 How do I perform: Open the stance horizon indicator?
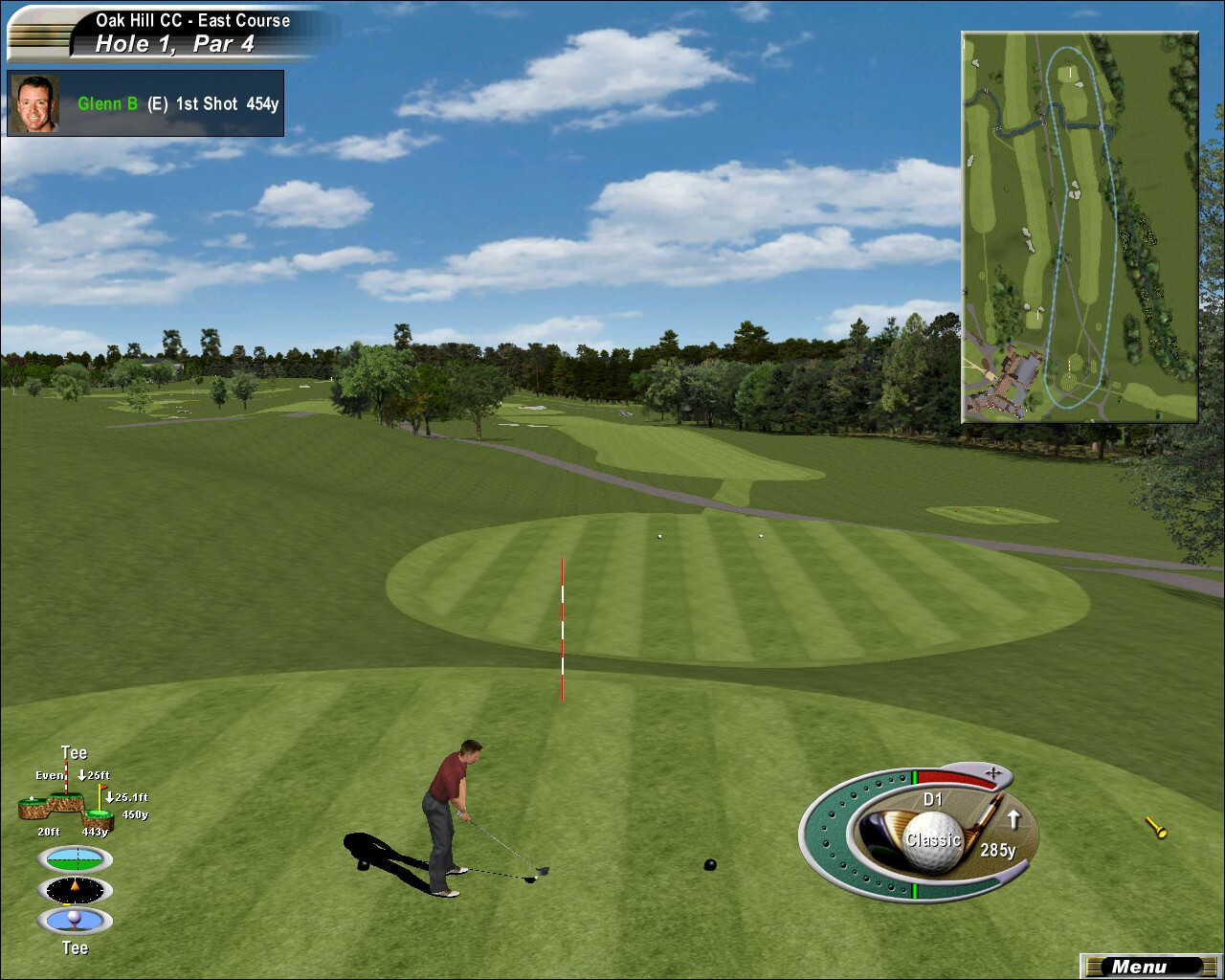point(75,858)
